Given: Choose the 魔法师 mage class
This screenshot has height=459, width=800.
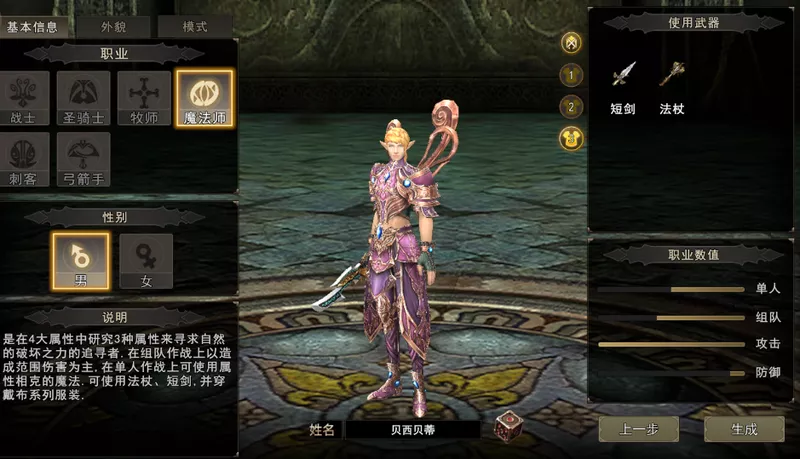Looking at the screenshot, I should pyautogui.click(x=205, y=97).
